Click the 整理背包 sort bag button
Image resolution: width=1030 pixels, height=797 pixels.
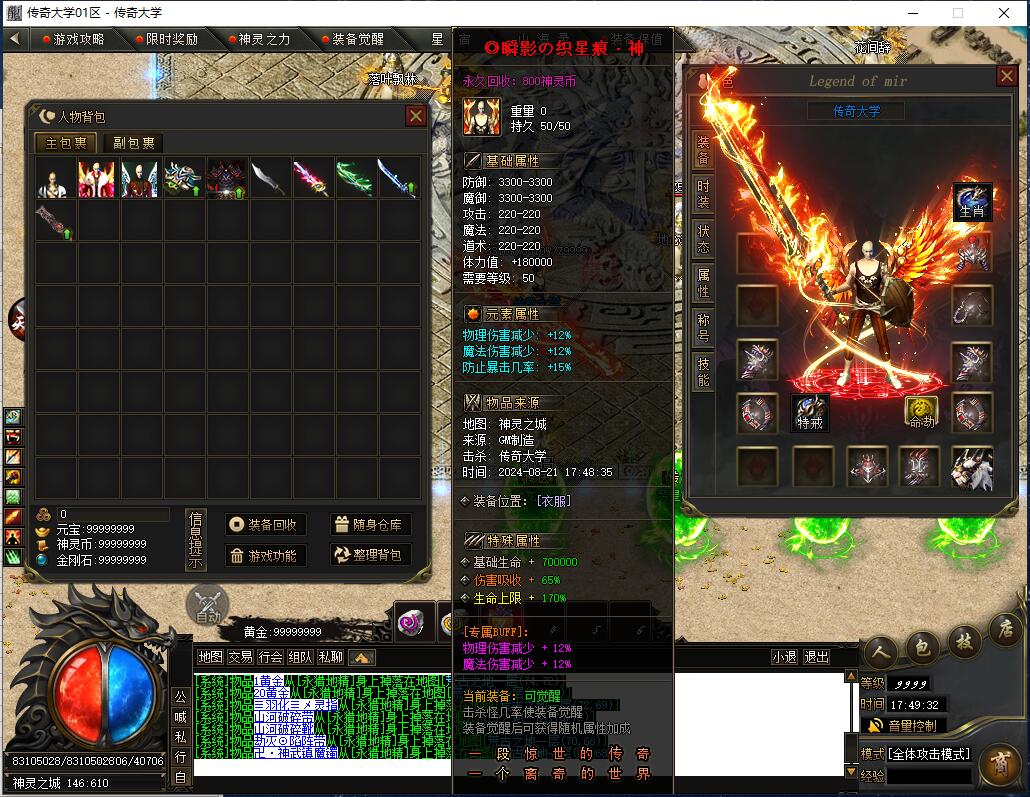coord(369,555)
